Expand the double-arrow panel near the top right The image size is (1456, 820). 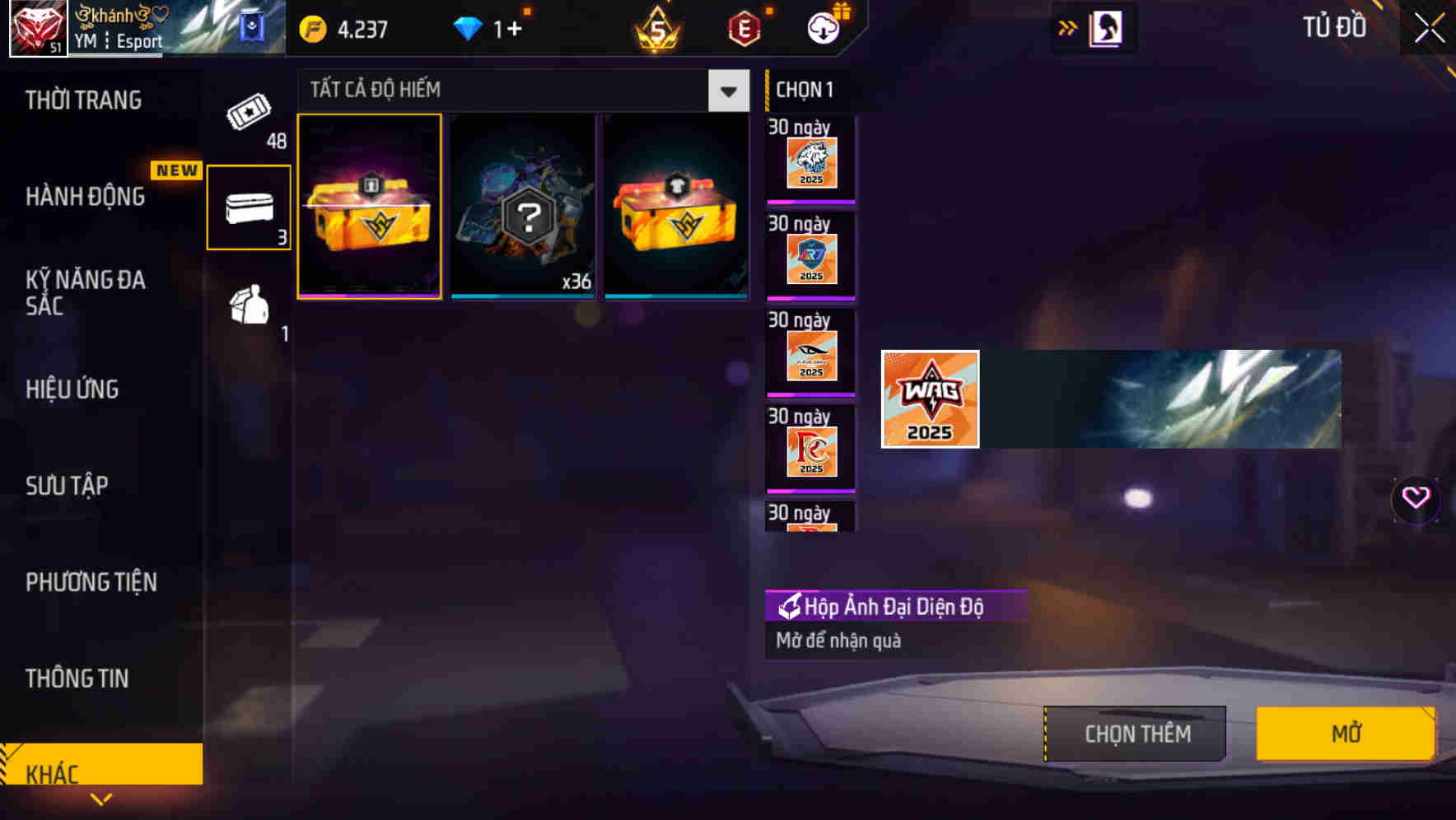coord(1068,26)
